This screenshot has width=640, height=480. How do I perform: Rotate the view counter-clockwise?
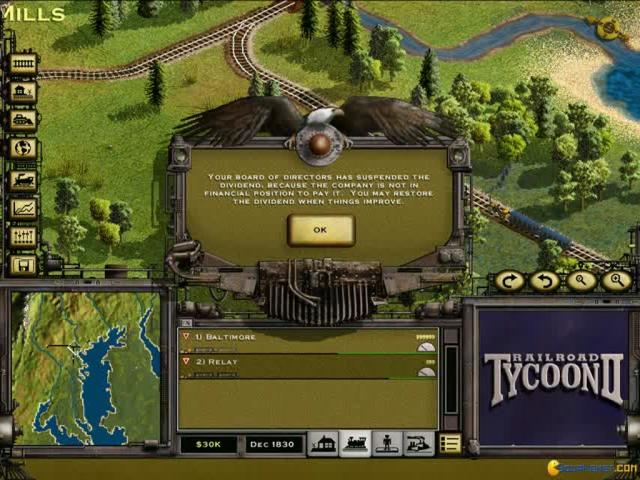(x=546, y=281)
